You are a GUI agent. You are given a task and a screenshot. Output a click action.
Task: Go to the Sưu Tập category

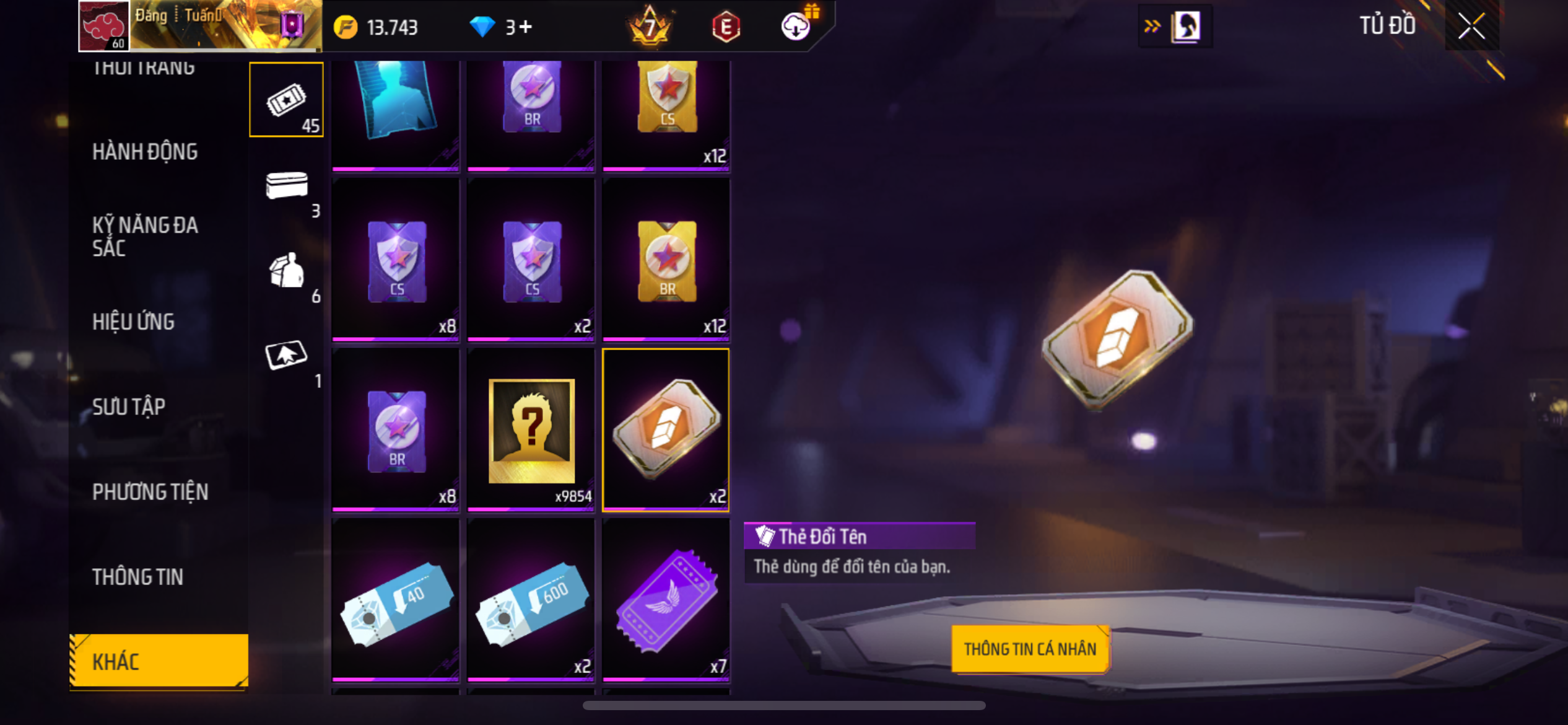pos(129,406)
